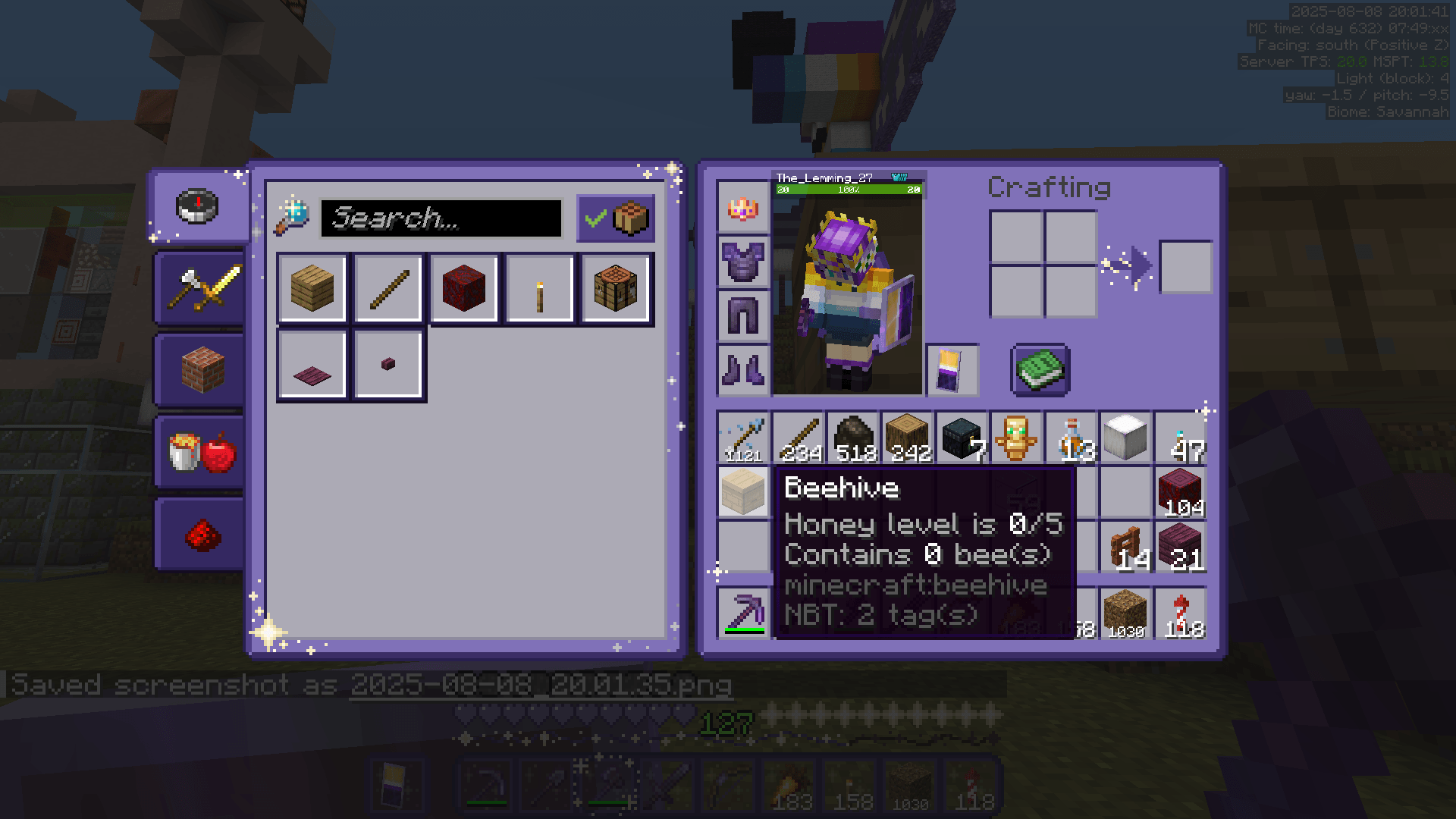Click the oak planks recipe result
Image resolution: width=1456 pixels, height=819 pixels.
312,288
